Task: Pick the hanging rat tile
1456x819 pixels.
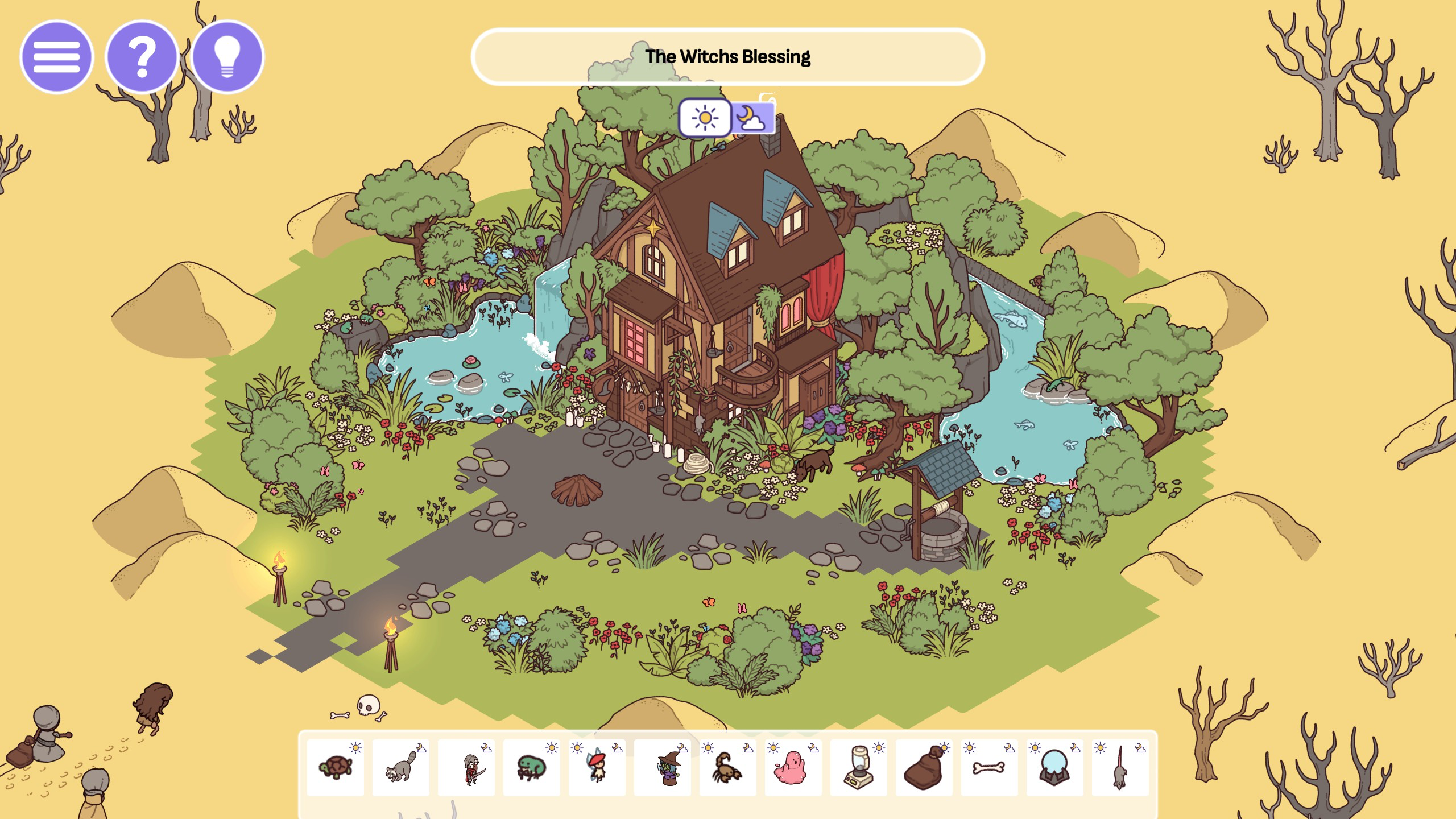Action: coord(1120,767)
